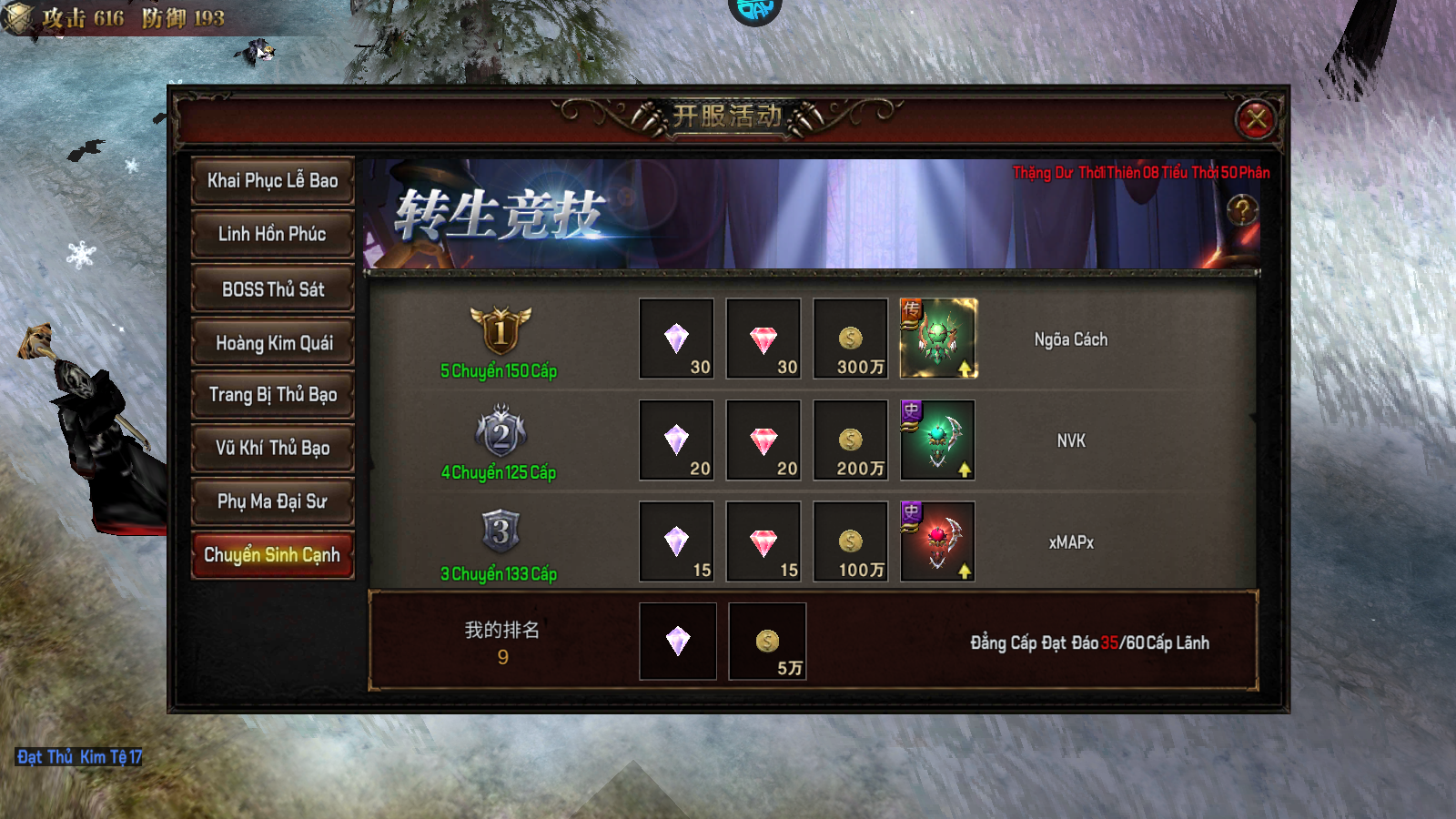
Task: View the rank 3 100万 gold coin reward
Action: coord(851,541)
